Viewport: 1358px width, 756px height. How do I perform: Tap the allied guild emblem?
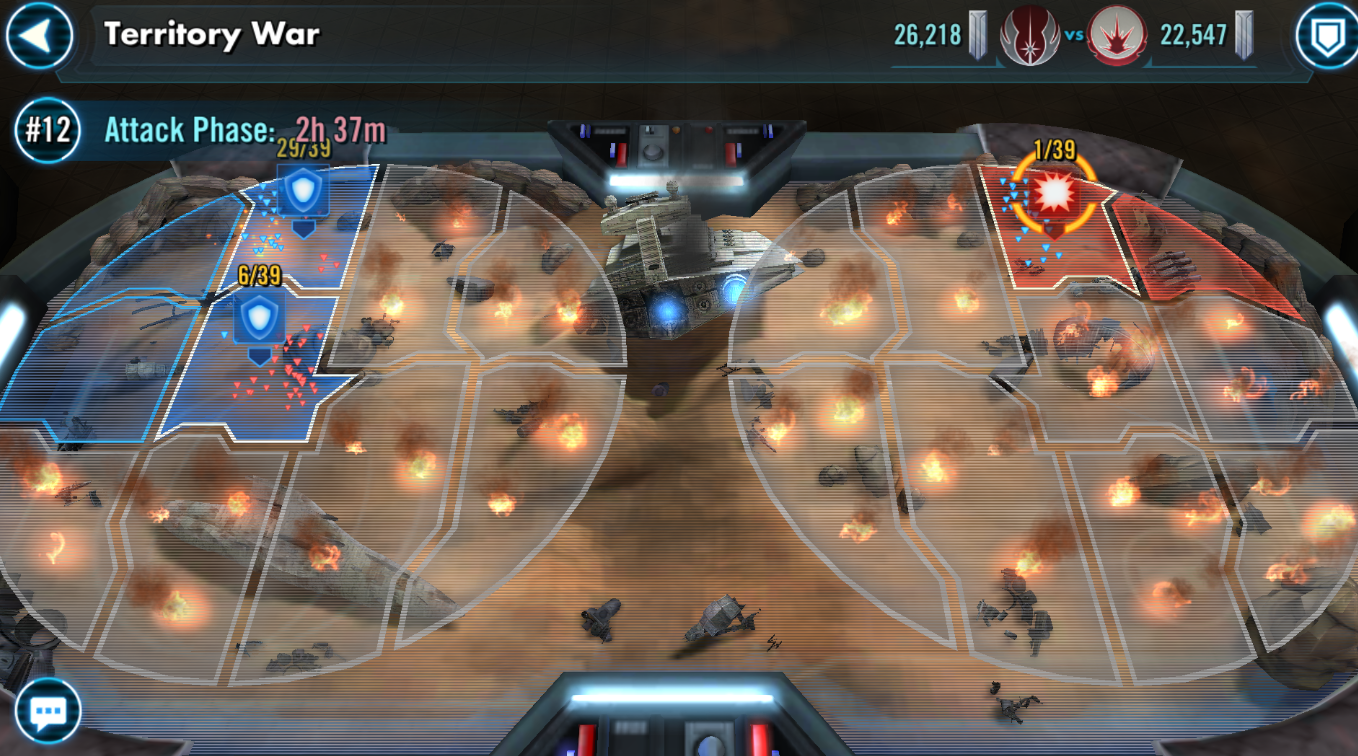pyautogui.click(x=1029, y=36)
